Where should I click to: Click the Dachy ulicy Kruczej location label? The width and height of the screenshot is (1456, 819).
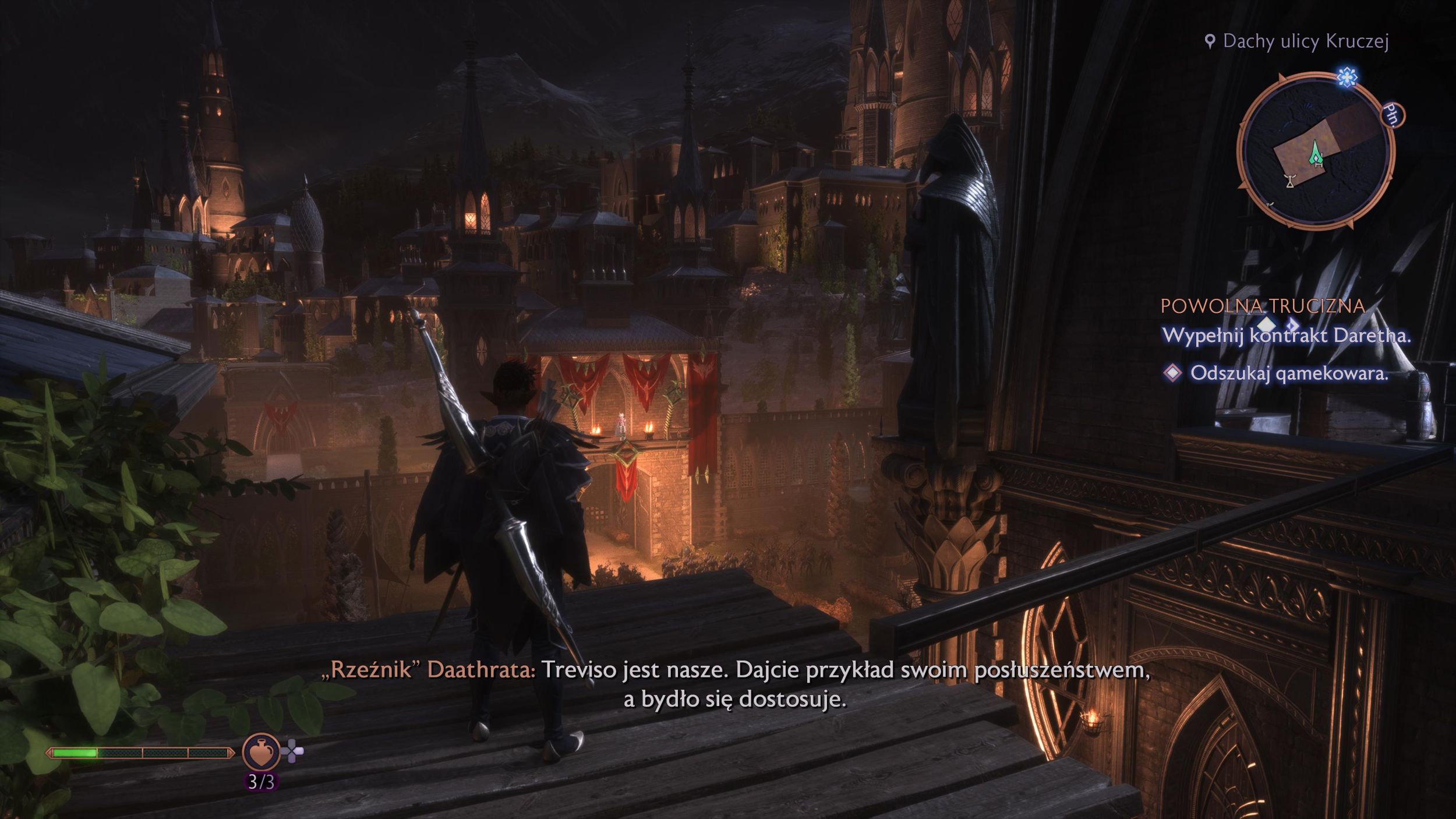click(1305, 41)
